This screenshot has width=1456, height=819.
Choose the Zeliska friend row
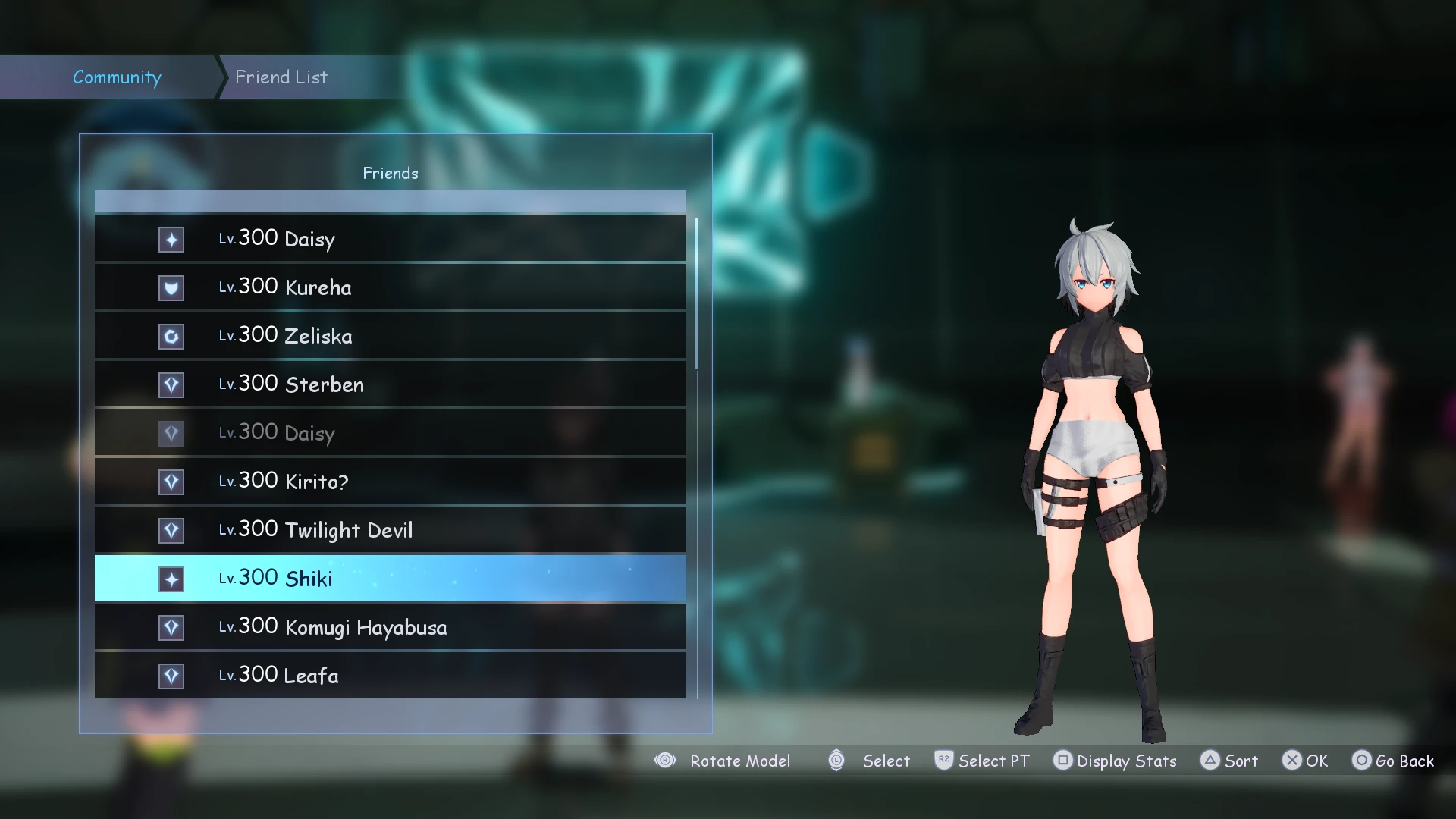[x=390, y=336]
